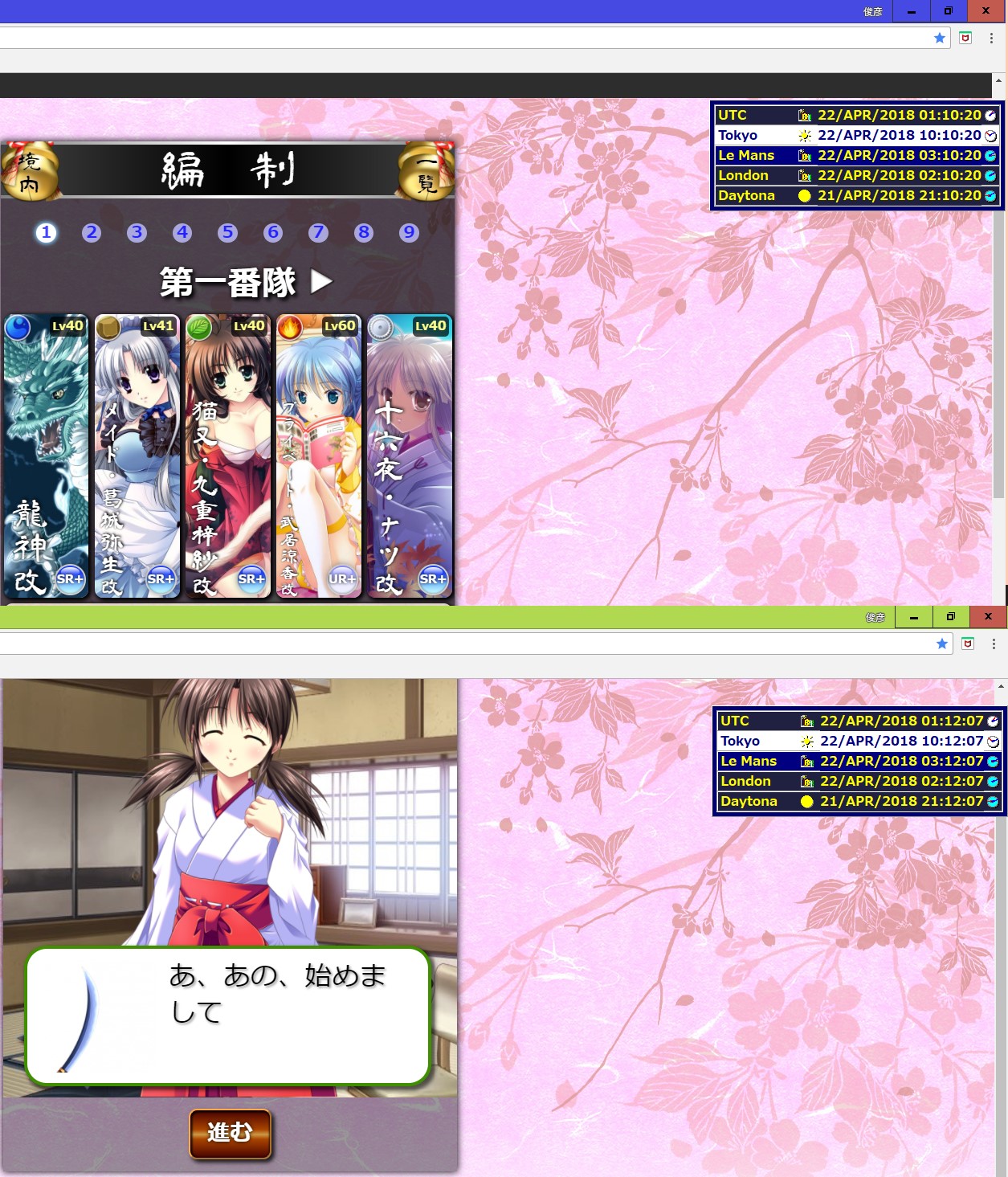Choose squad number 7
The height and width of the screenshot is (1177, 1008).
click(319, 233)
